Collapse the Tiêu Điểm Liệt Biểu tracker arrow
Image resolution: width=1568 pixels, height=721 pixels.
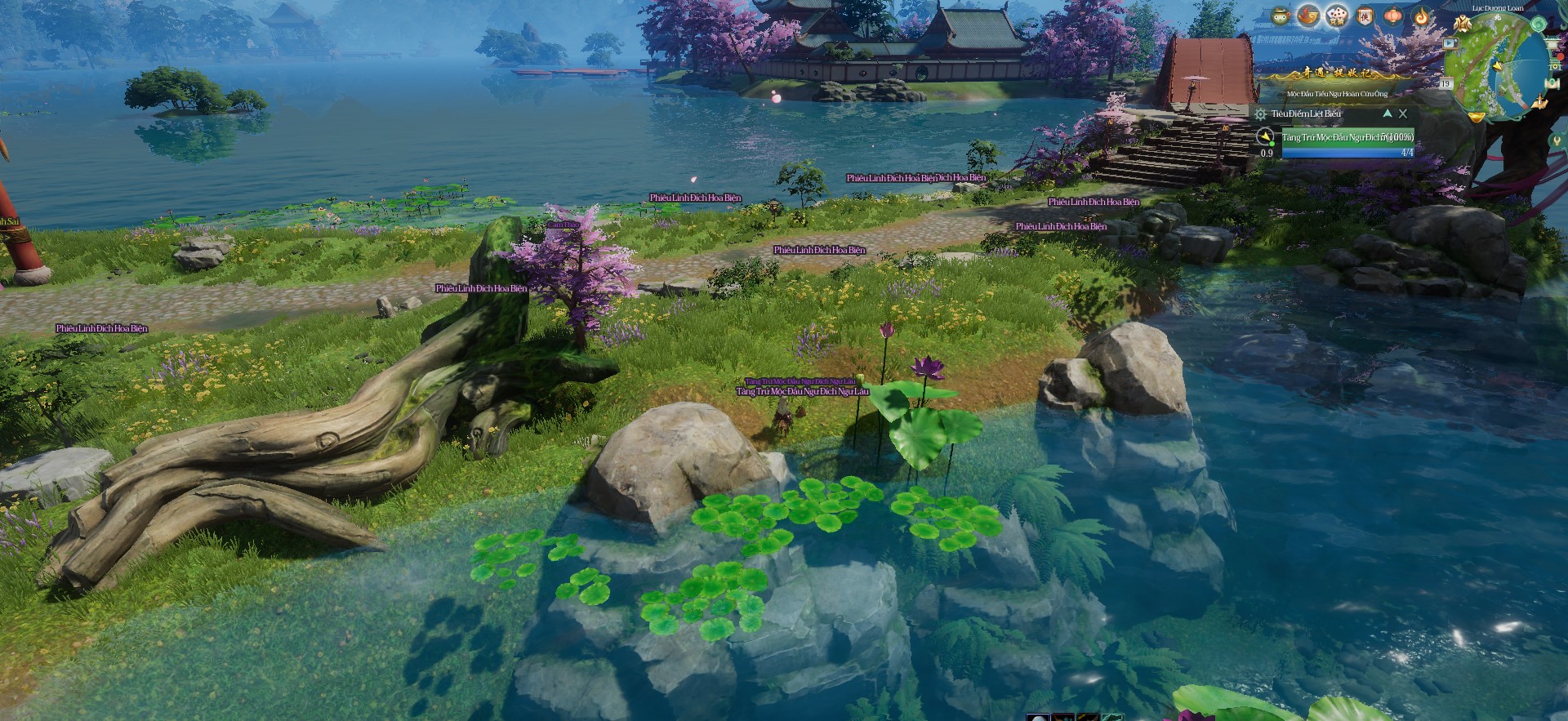click(x=1387, y=113)
